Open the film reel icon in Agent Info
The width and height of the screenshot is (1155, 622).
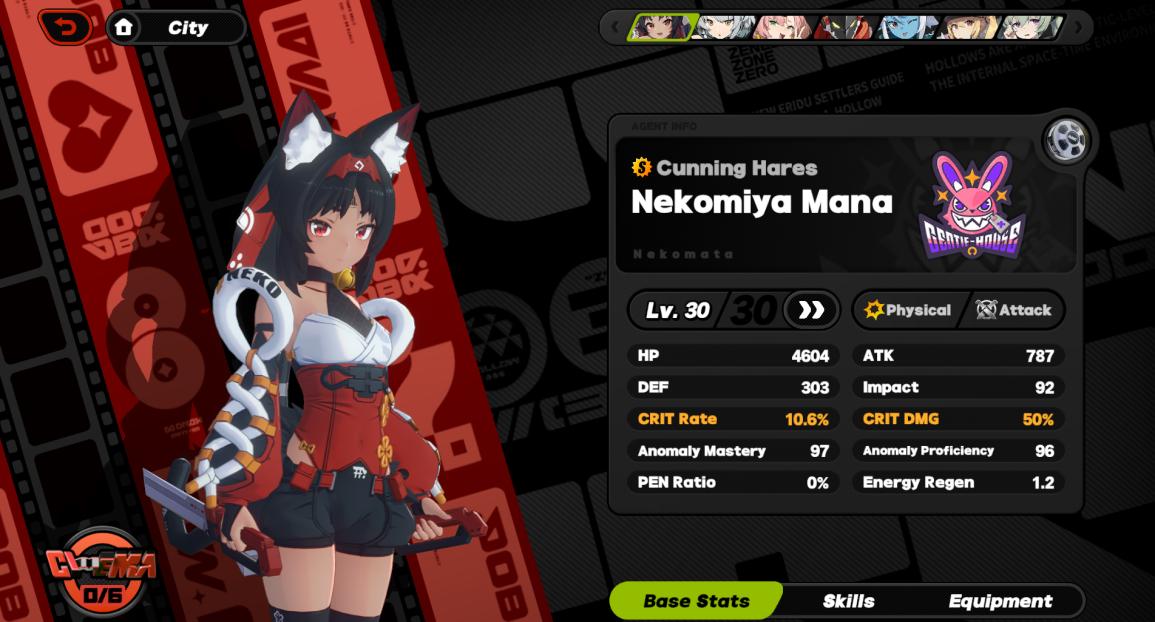point(1067,140)
